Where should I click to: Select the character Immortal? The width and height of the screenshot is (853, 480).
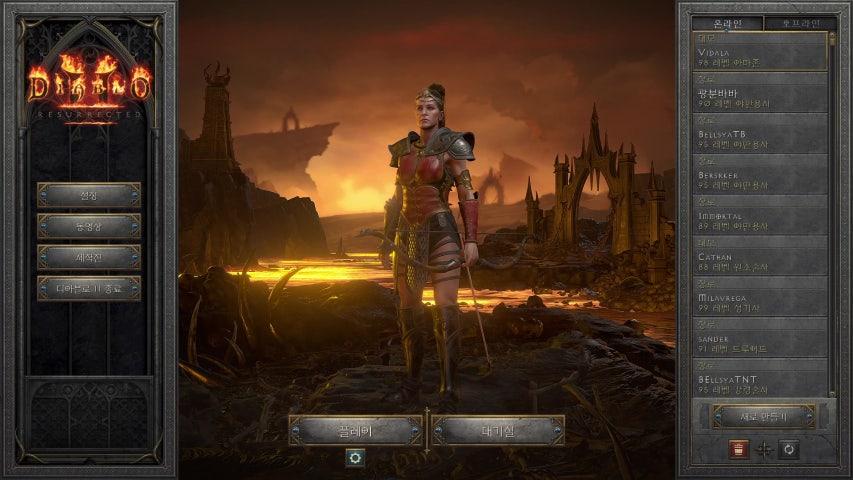coord(762,220)
